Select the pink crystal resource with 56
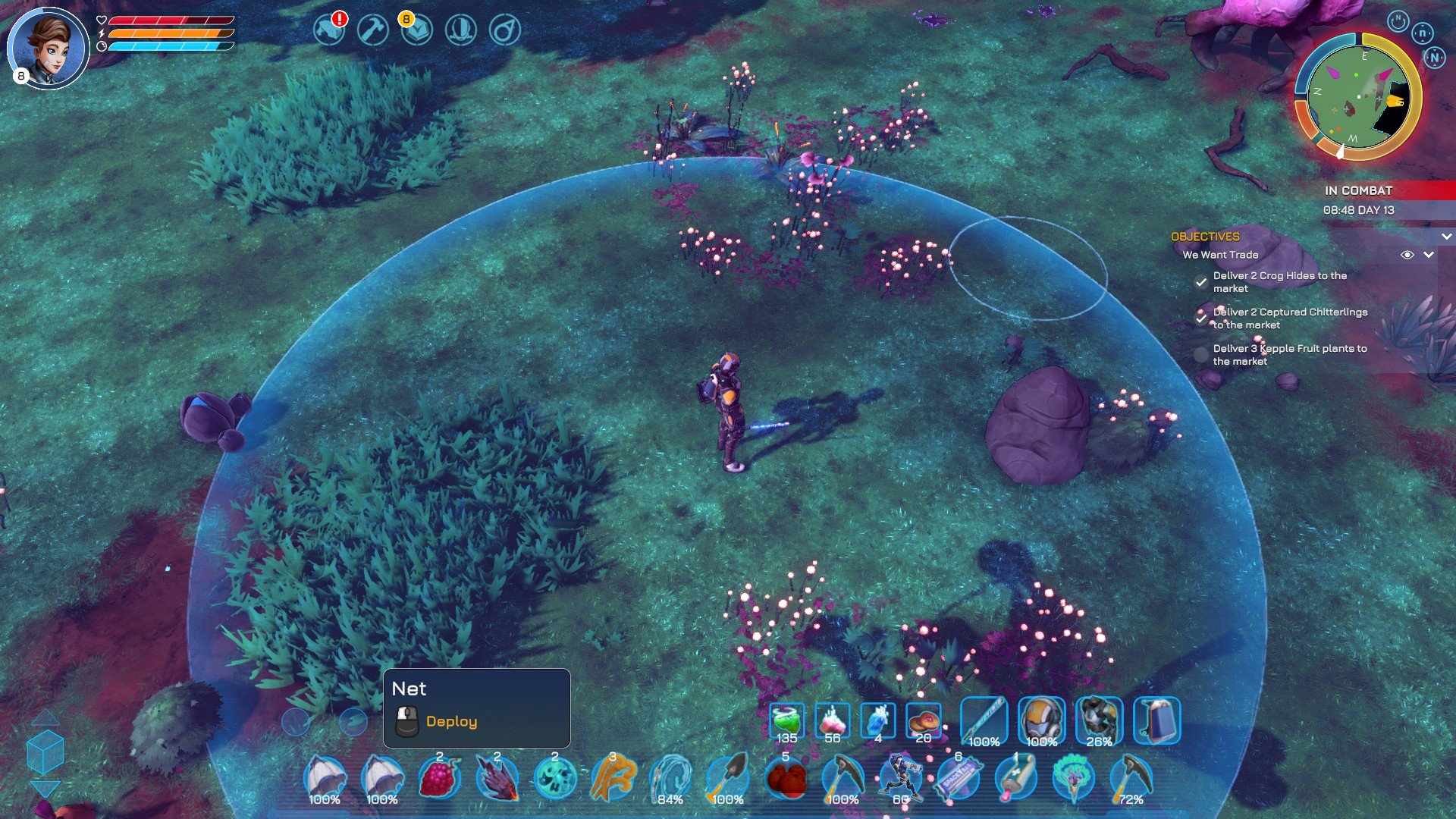Screen dimensions: 1456x819 point(832,721)
